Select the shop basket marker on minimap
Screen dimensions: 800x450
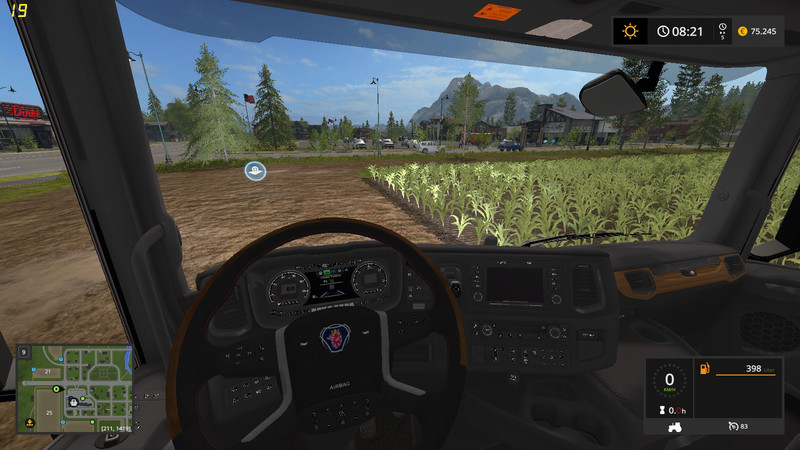(72, 403)
